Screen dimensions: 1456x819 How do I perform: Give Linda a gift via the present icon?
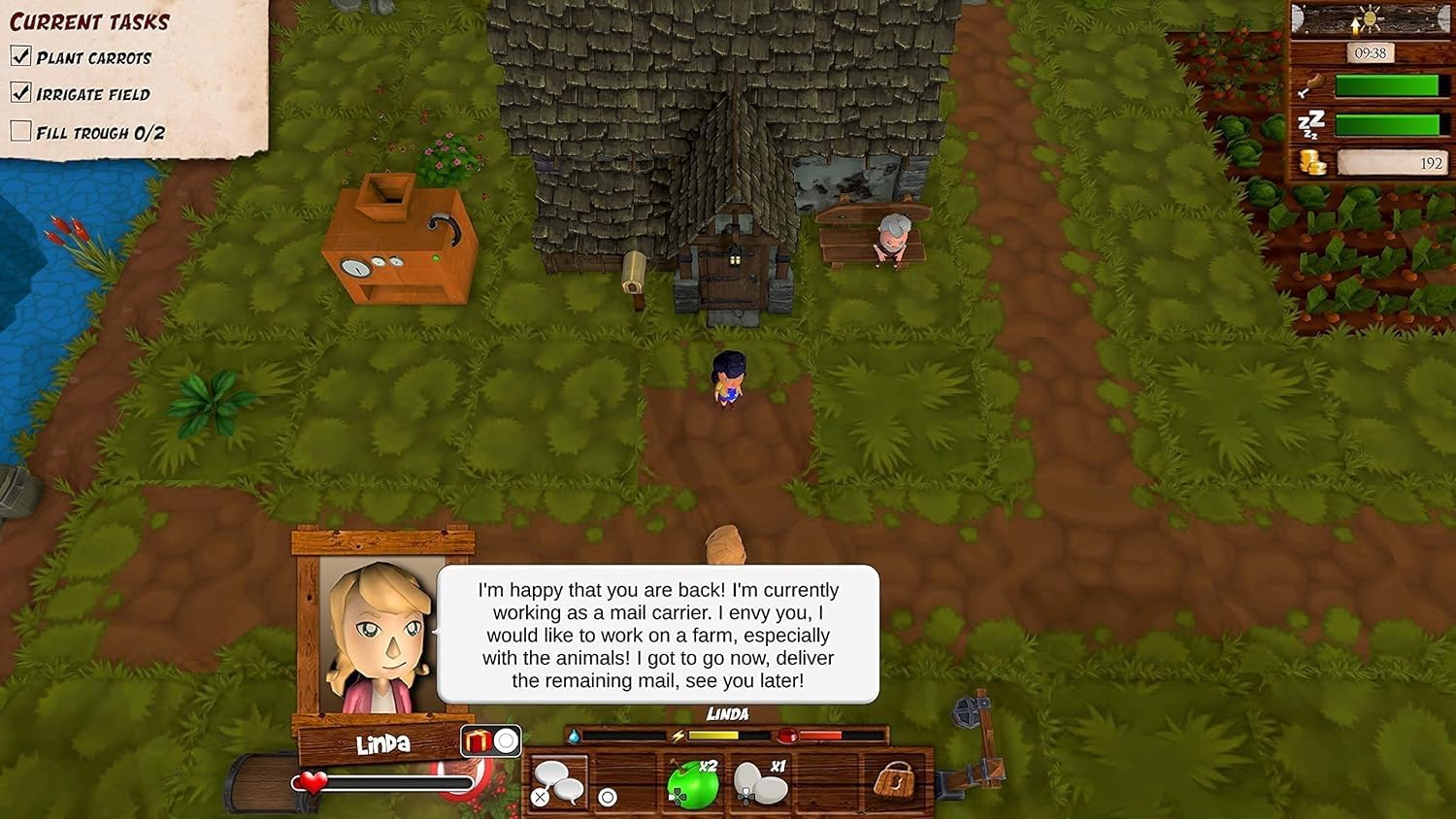(478, 742)
